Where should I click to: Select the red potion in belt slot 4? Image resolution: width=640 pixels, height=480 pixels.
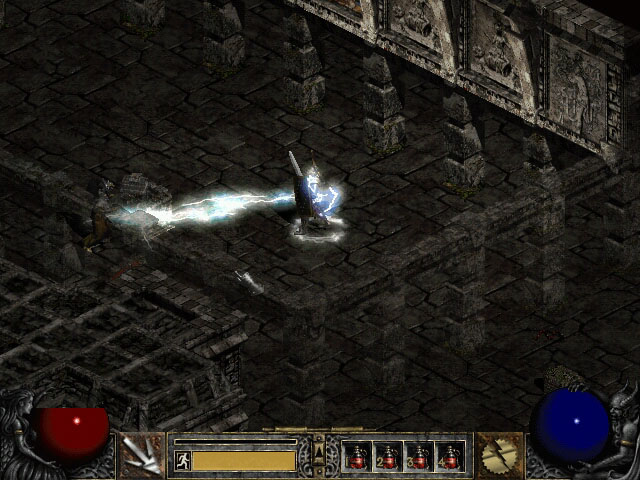click(x=450, y=456)
